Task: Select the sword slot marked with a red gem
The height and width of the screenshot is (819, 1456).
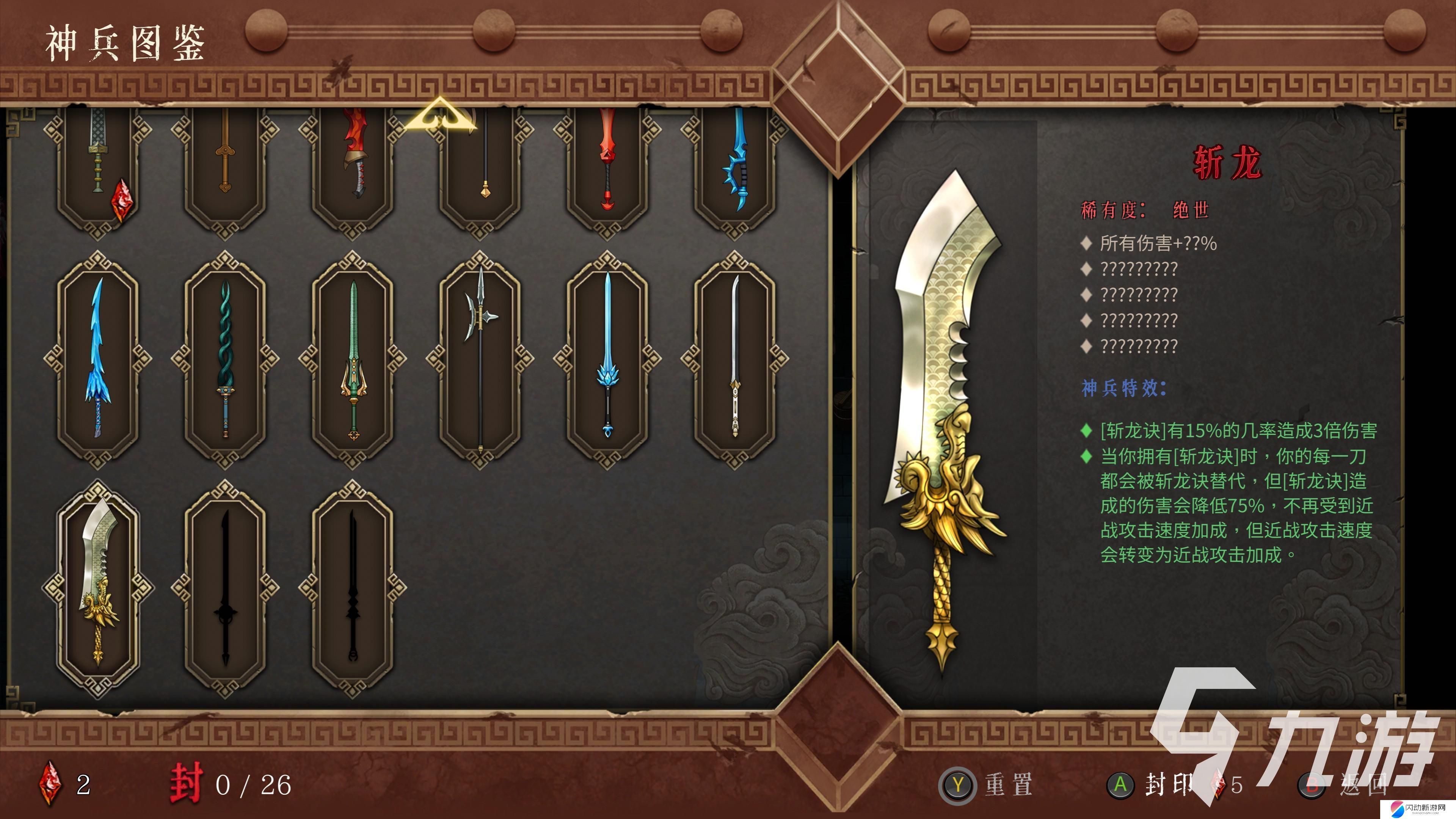Action: coord(98,164)
